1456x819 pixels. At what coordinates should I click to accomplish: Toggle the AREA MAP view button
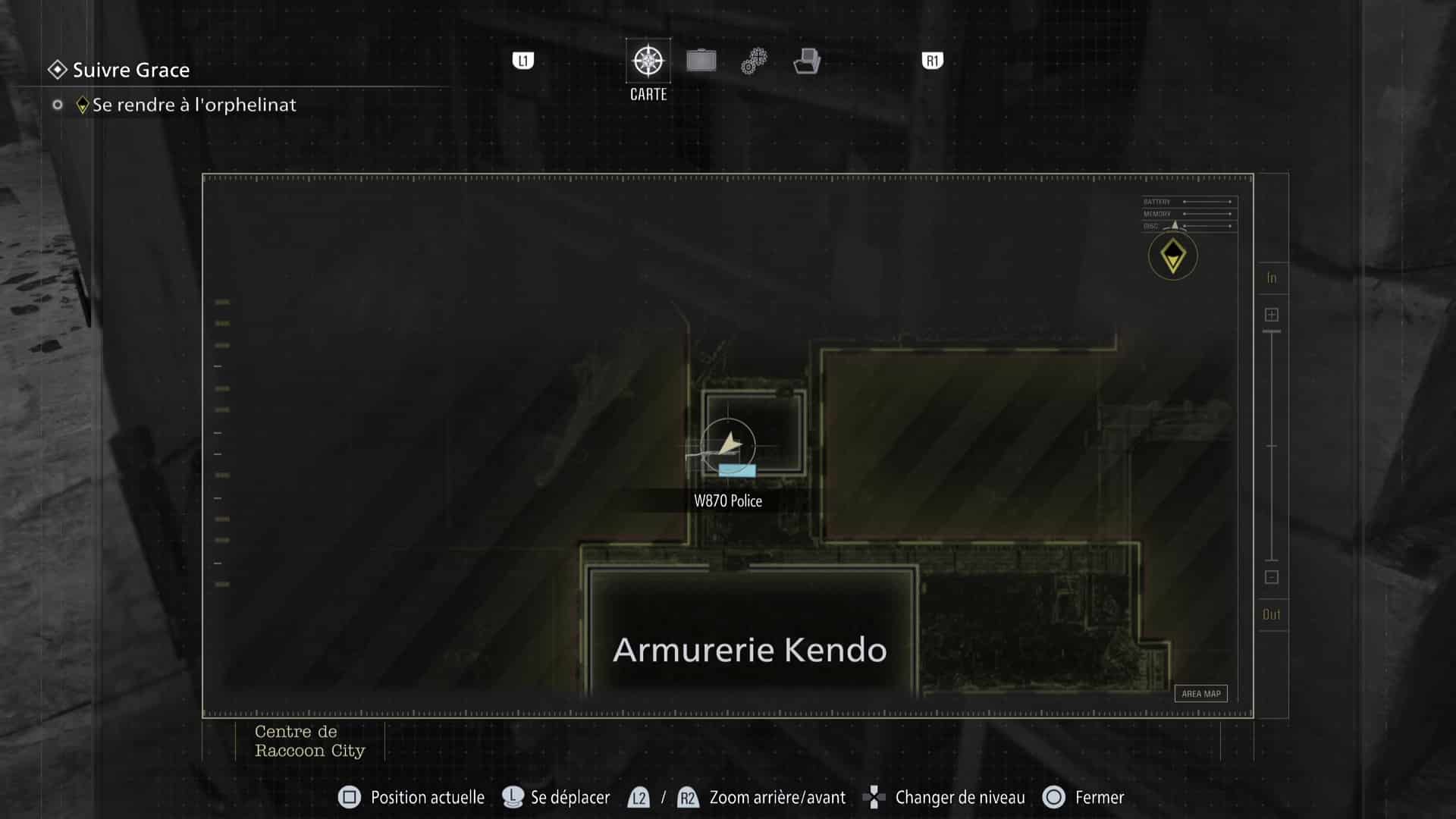[1200, 693]
